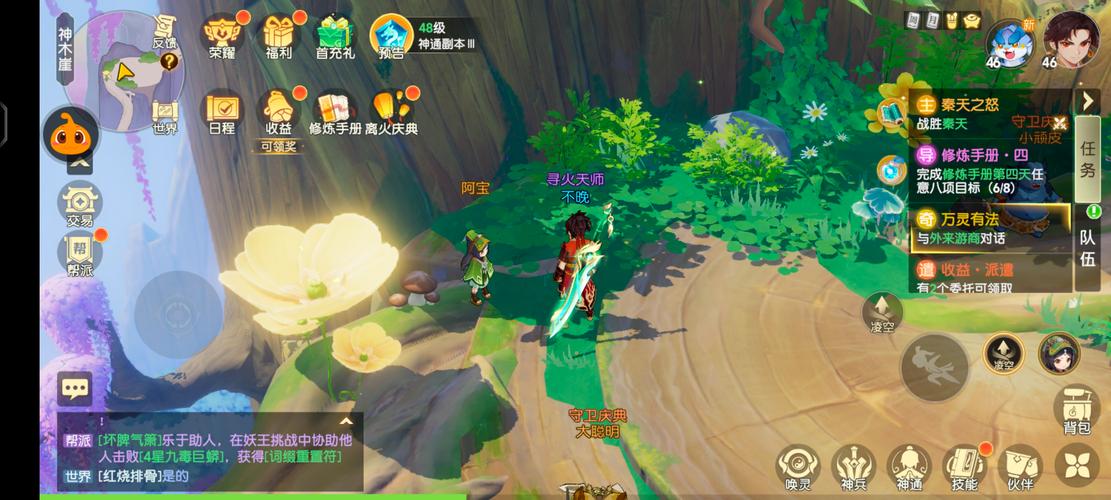This screenshot has height=500, width=1111.
Task: Open the 首充礼 first-recharge gift
Action: (x=335, y=35)
